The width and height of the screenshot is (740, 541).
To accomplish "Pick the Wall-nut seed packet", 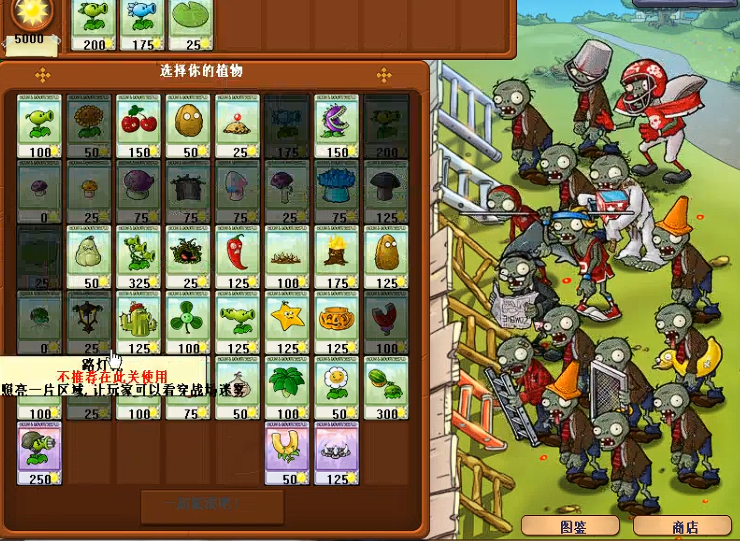I will (x=188, y=126).
